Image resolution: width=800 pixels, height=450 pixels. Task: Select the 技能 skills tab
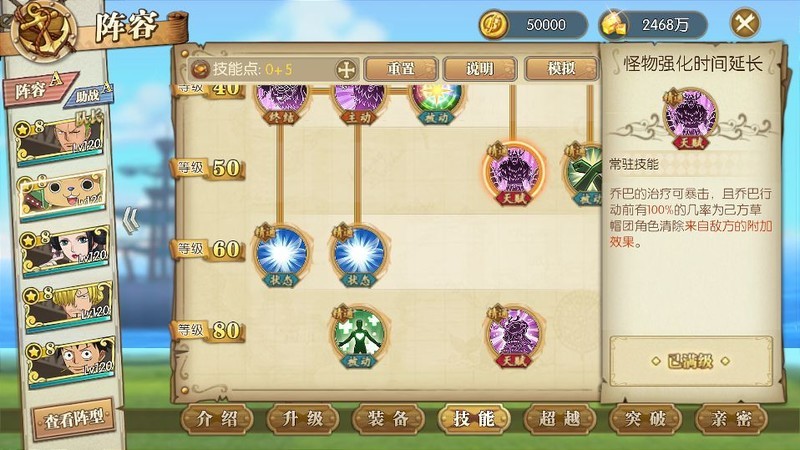click(x=473, y=418)
